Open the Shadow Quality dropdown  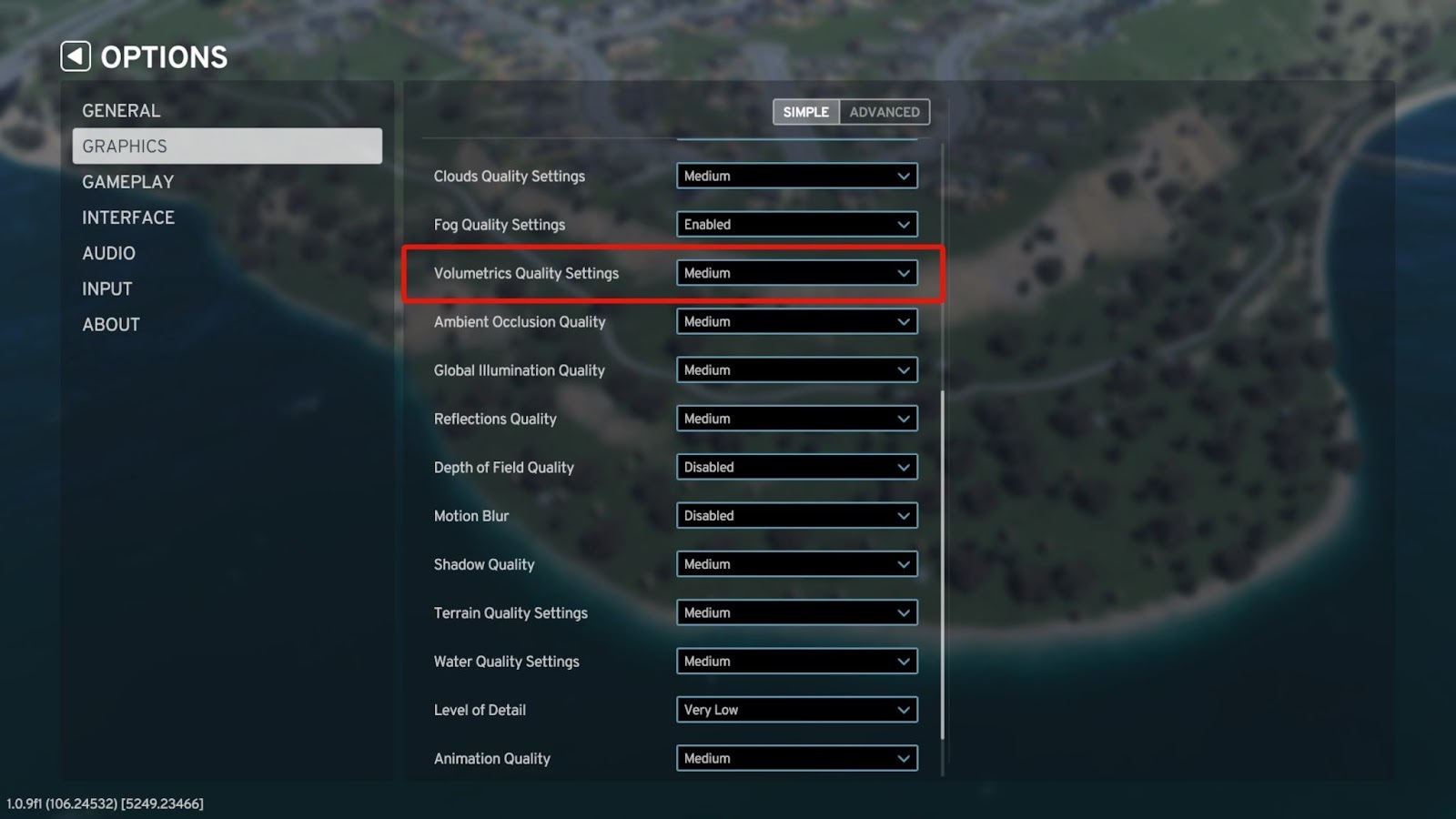pyautogui.click(x=796, y=564)
